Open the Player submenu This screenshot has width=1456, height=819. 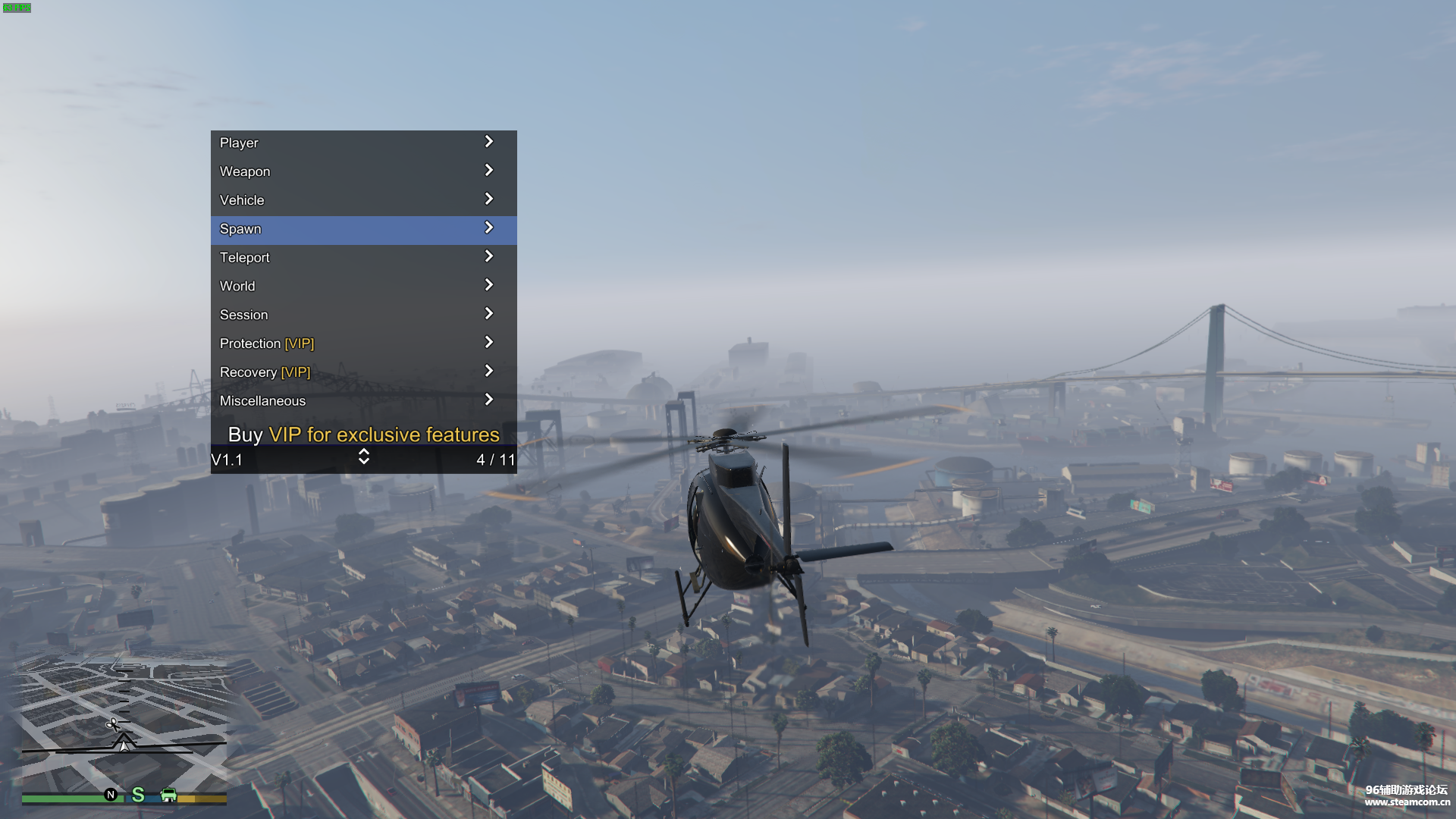click(363, 143)
